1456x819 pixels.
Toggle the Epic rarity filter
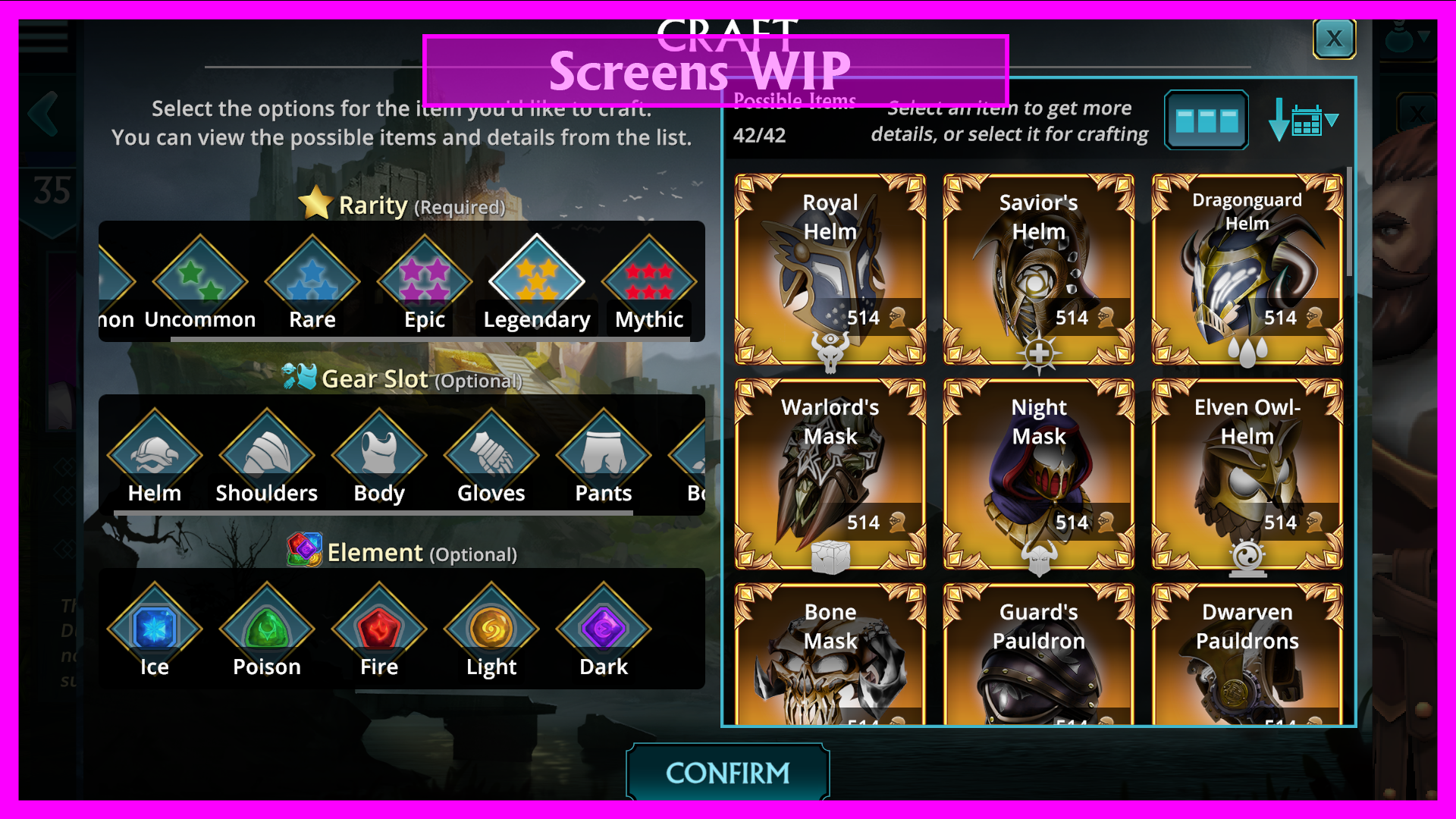tap(423, 279)
